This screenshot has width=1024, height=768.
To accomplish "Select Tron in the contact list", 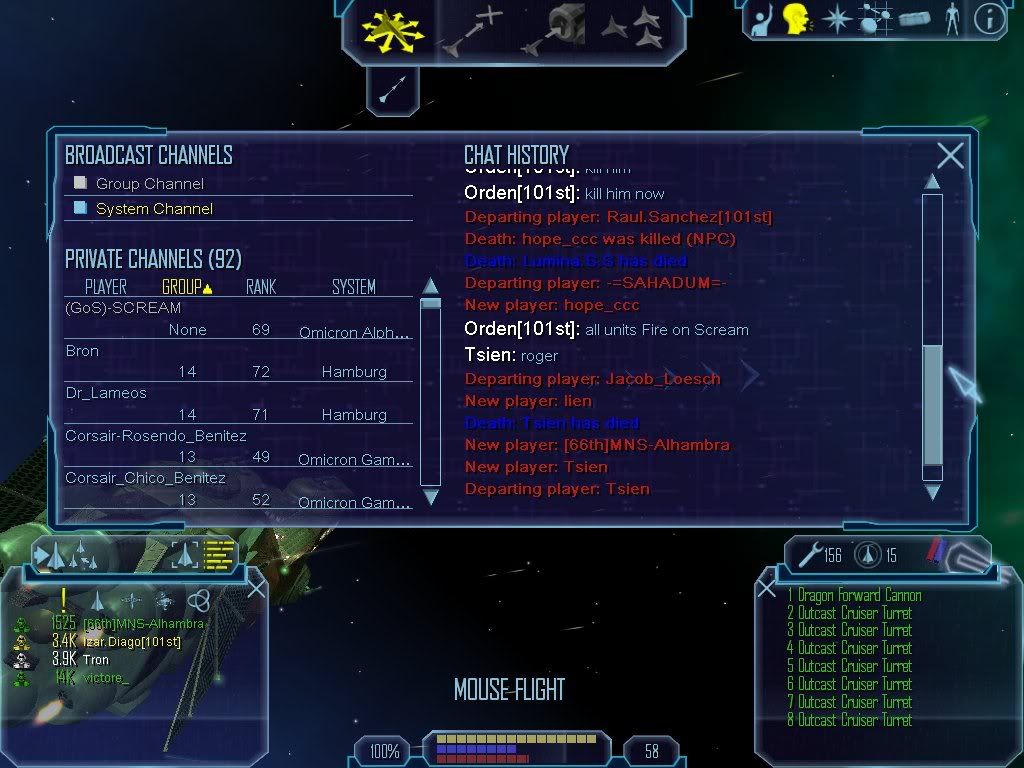I will click(96, 660).
